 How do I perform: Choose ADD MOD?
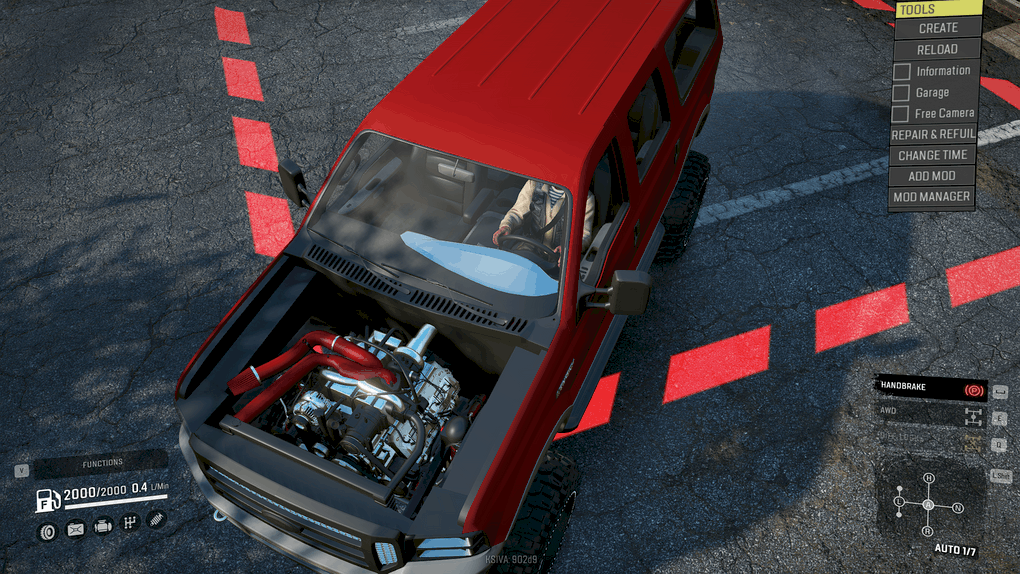point(931,176)
